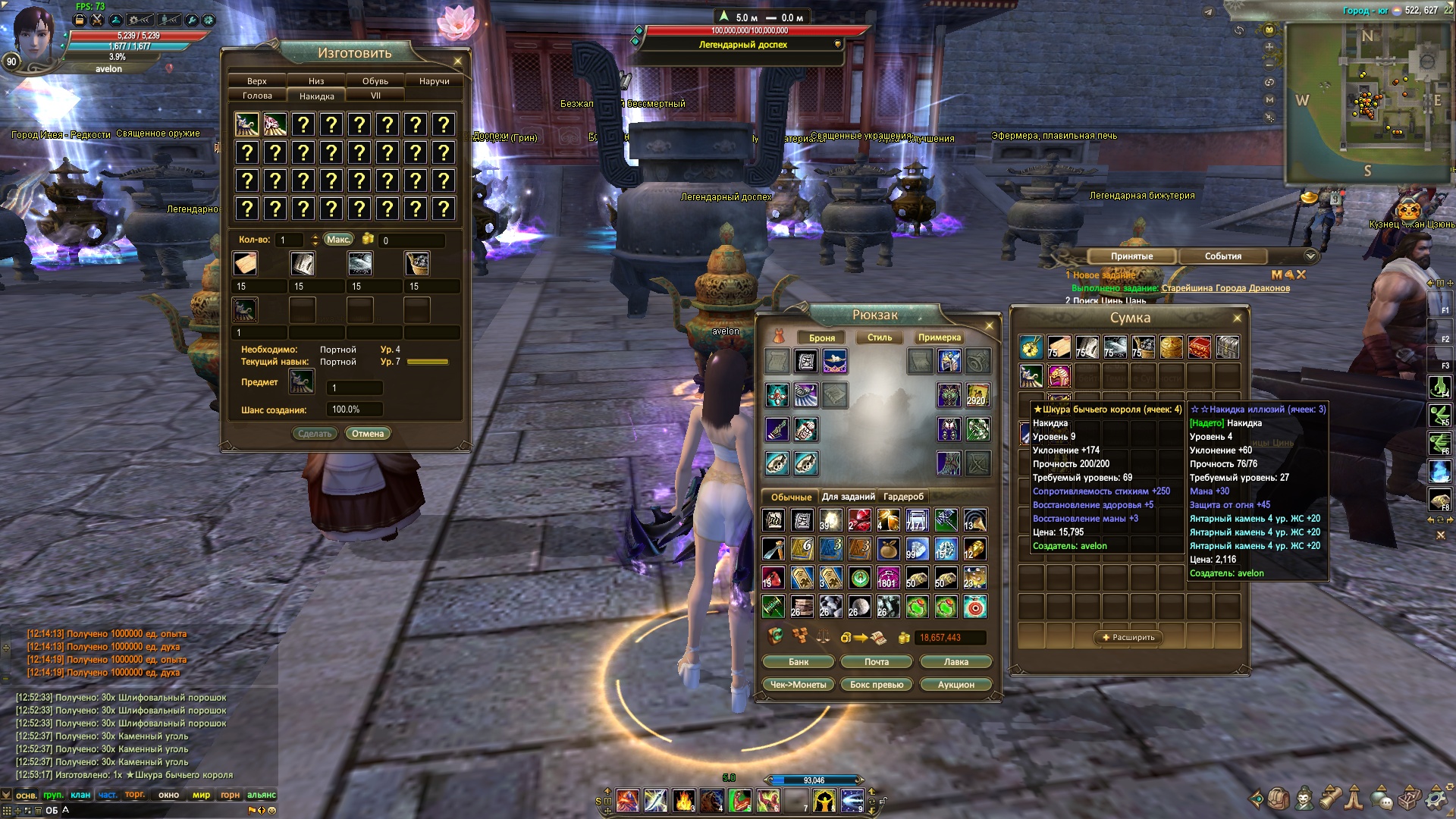Open the Банк from the backpack
The width and height of the screenshot is (1456, 819).
point(799,662)
